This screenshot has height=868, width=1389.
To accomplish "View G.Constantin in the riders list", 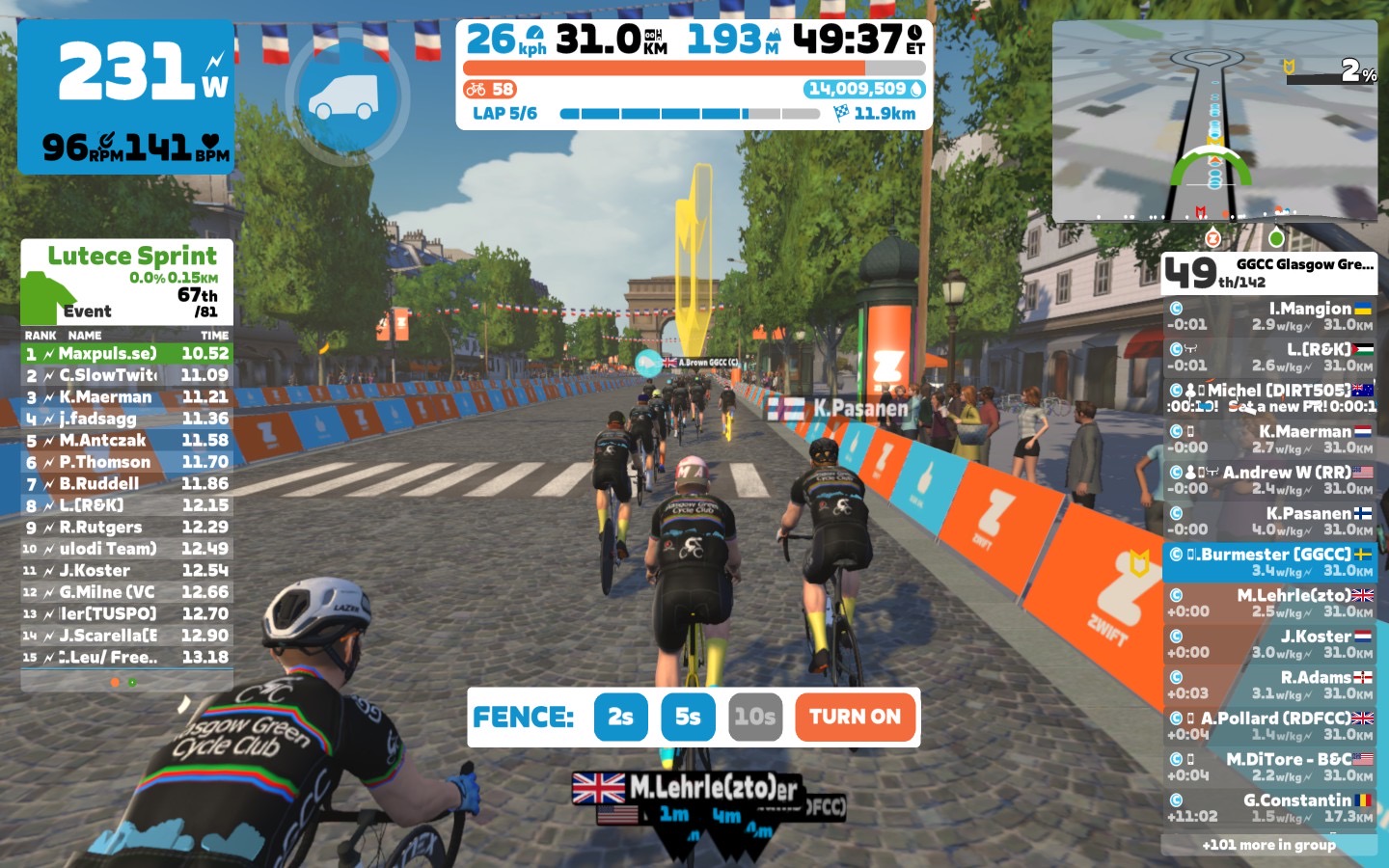I will coord(1268,808).
